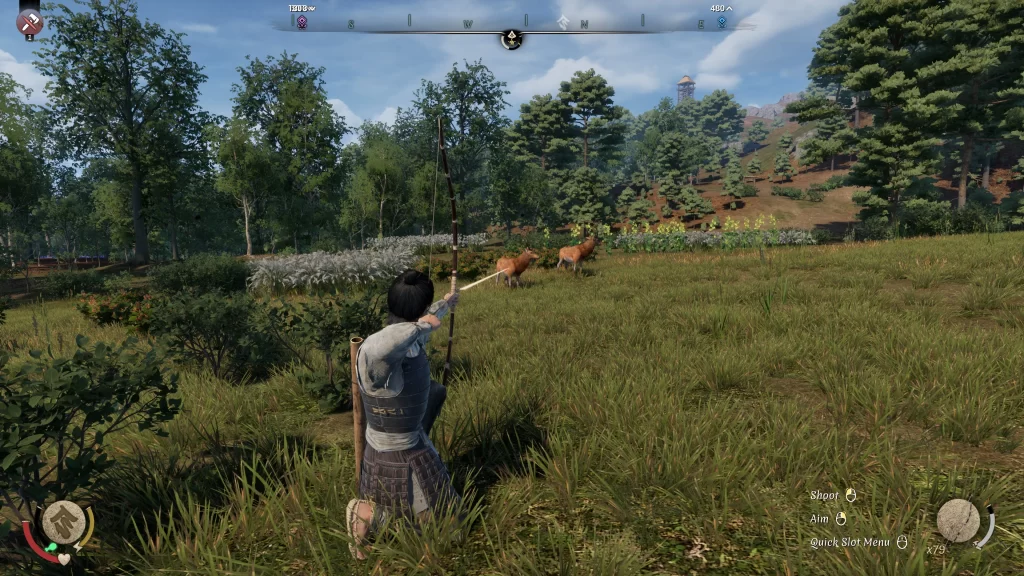Select the purple marker on the compass
The image size is (1024, 576).
301,21
